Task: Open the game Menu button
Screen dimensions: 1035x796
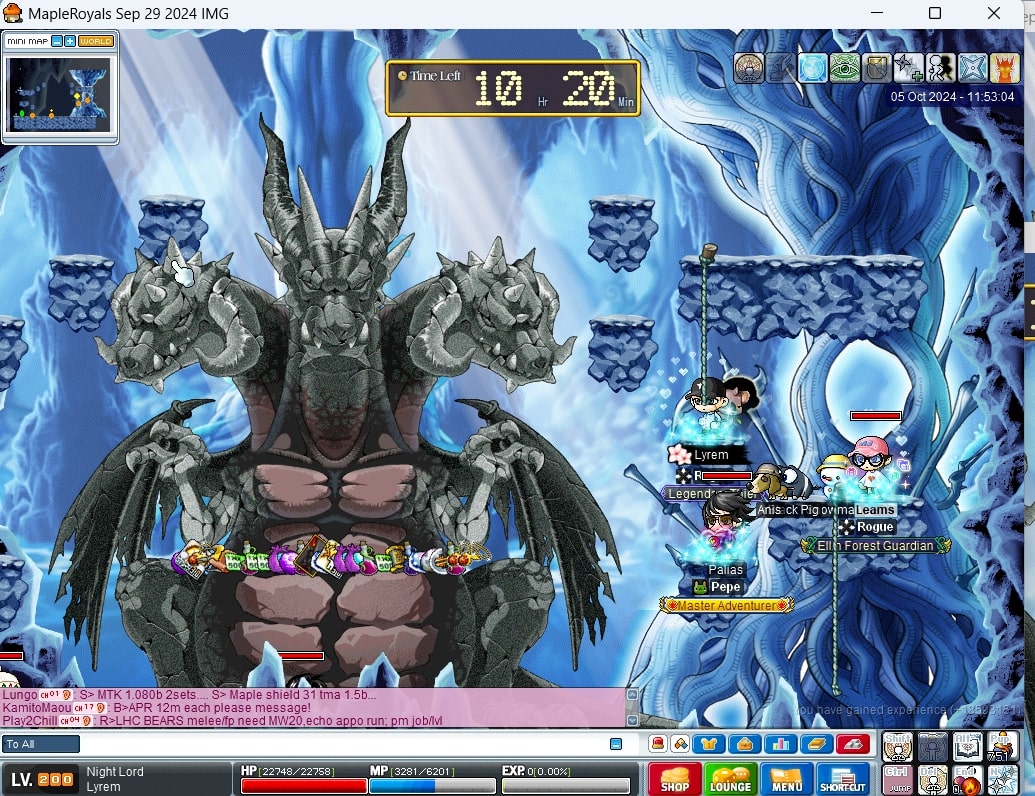Action: point(786,780)
